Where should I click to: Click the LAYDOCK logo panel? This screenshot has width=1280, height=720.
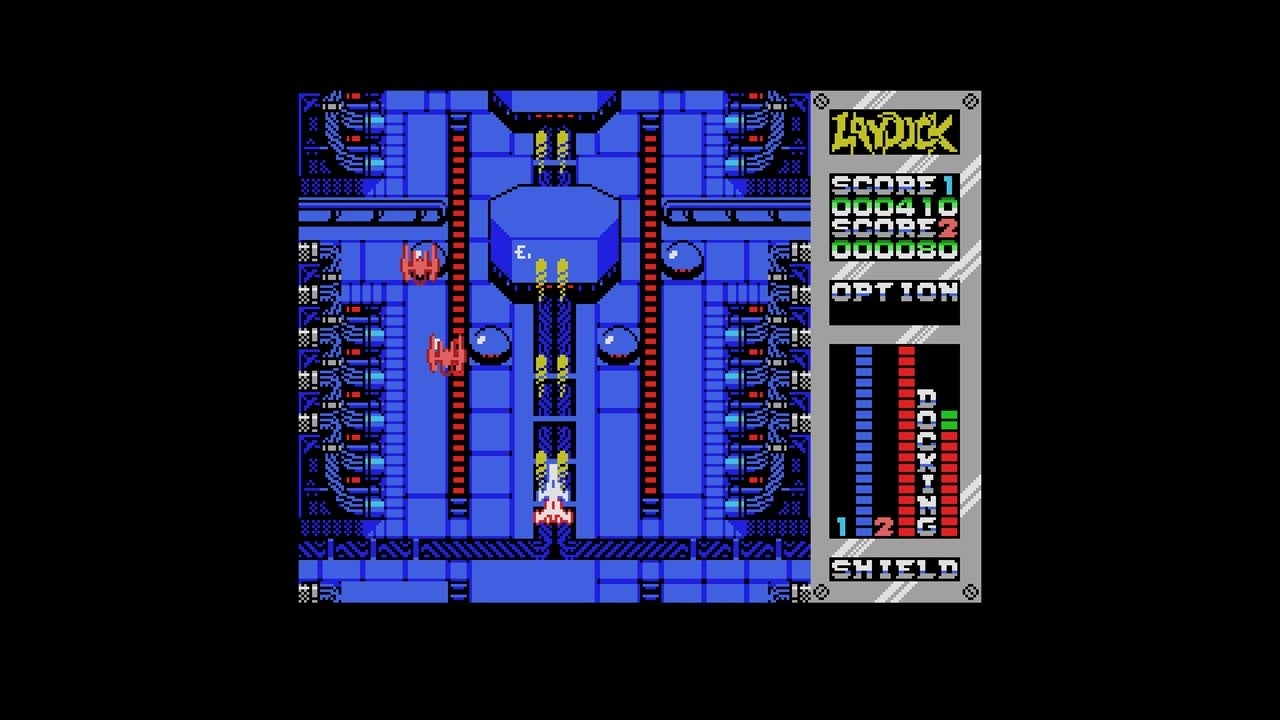pyautogui.click(x=895, y=131)
